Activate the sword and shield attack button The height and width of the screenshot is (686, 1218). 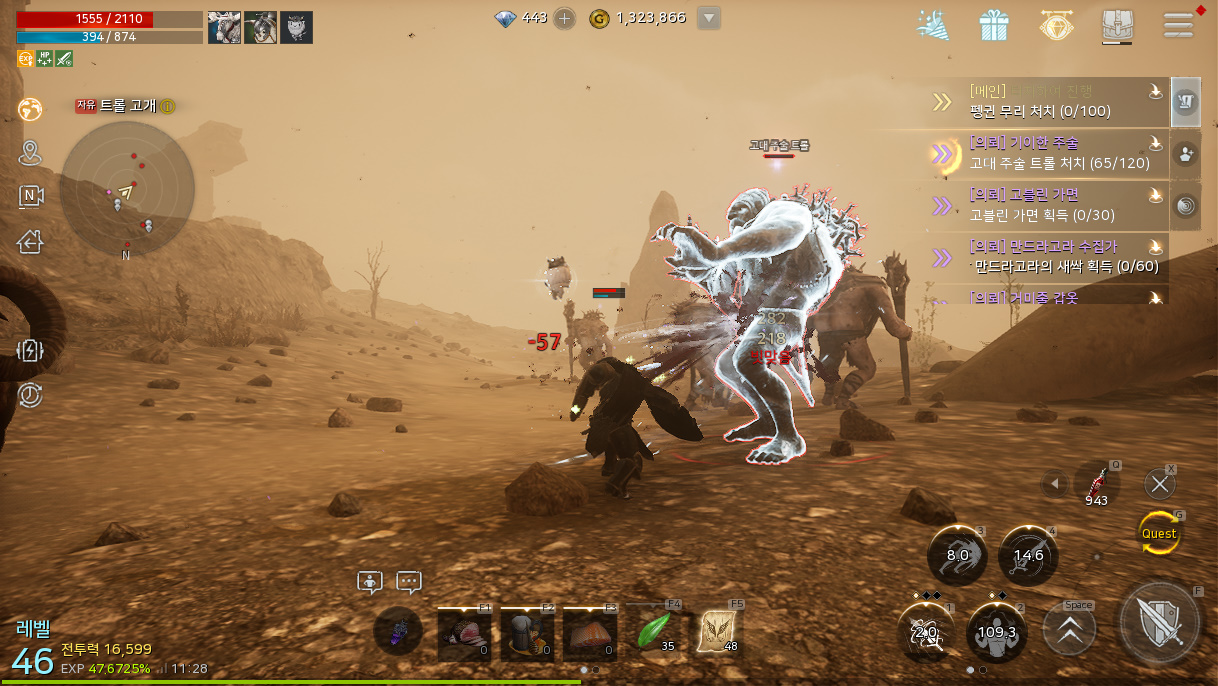(1160, 625)
